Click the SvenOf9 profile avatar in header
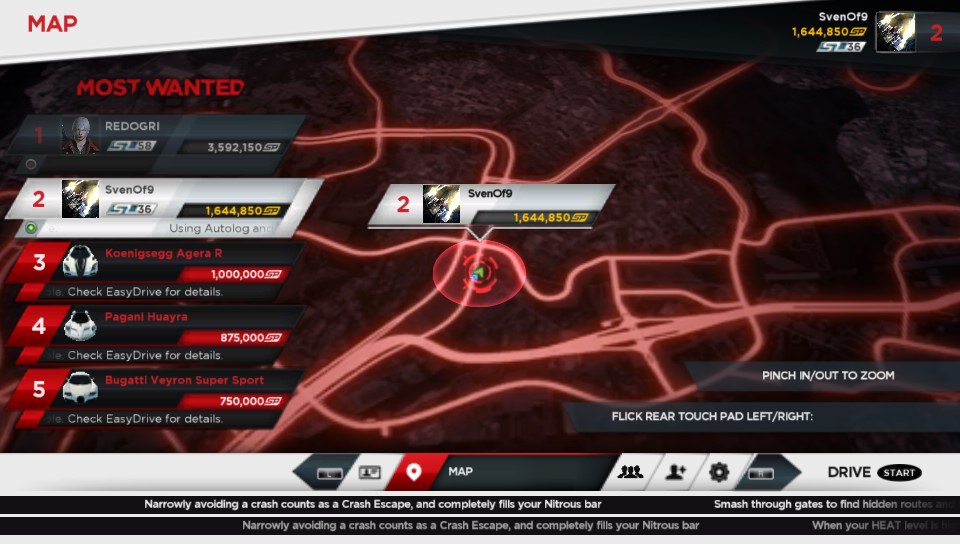Image resolution: width=960 pixels, height=544 pixels. 895,32
